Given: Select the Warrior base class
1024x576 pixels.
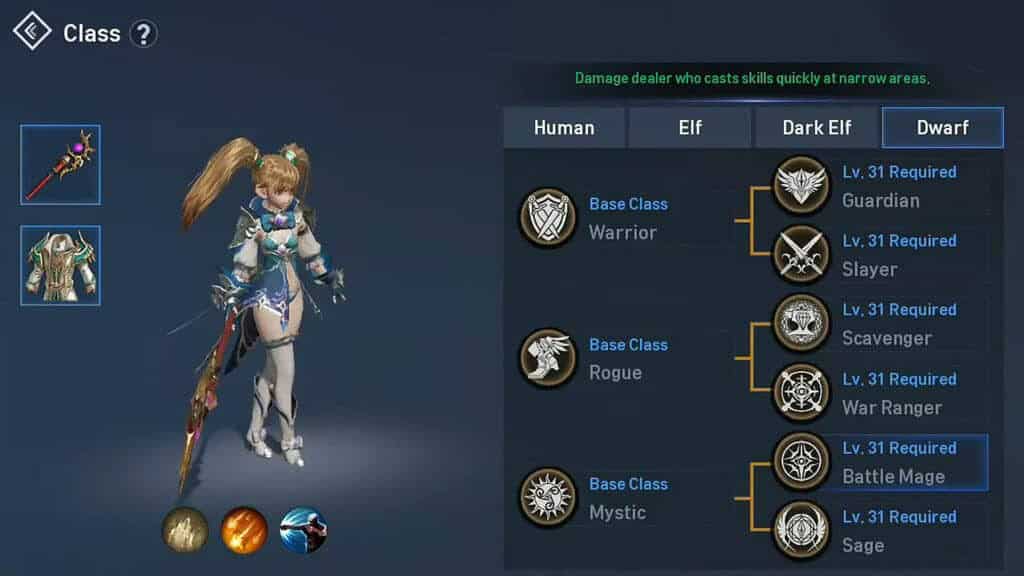Looking at the screenshot, I should [x=548, y=218].
